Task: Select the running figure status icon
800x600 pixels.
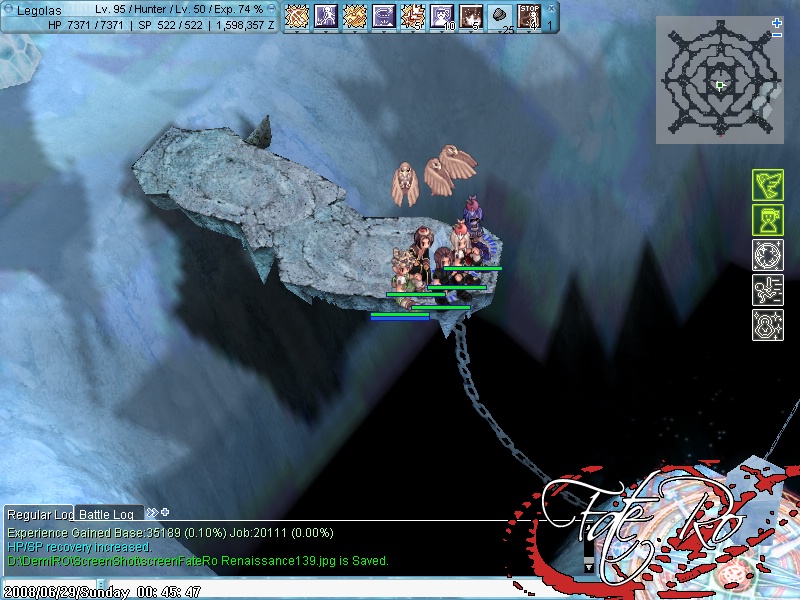Action: [767, 290]
